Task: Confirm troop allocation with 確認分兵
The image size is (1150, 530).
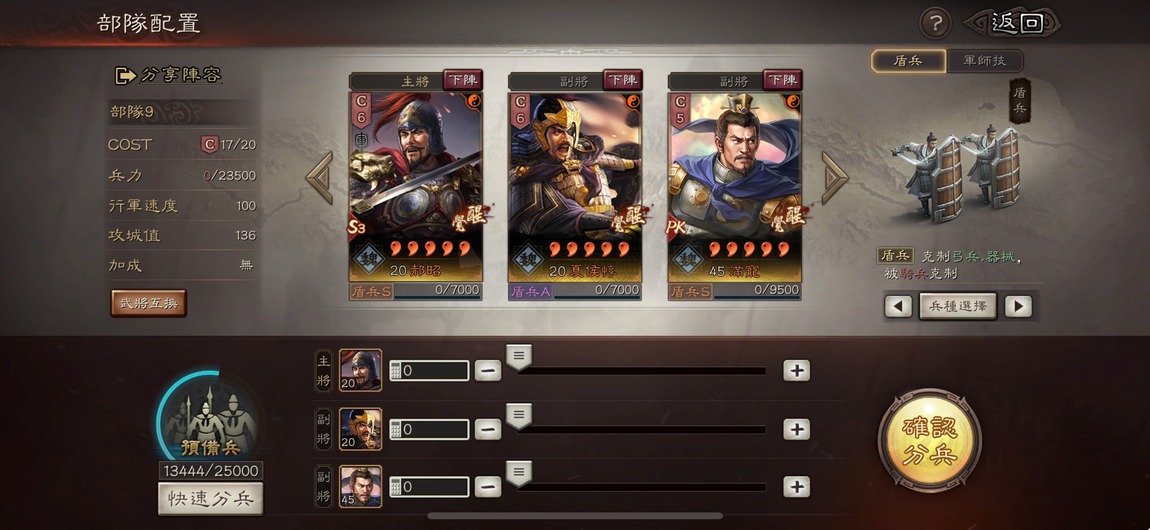Action: pyautogui.click(x=929, y=441)
